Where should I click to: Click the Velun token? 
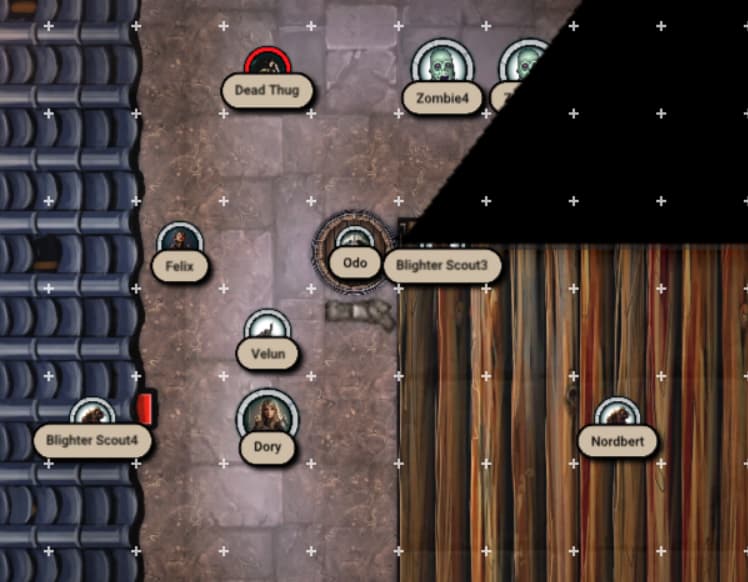coord(267,329)
